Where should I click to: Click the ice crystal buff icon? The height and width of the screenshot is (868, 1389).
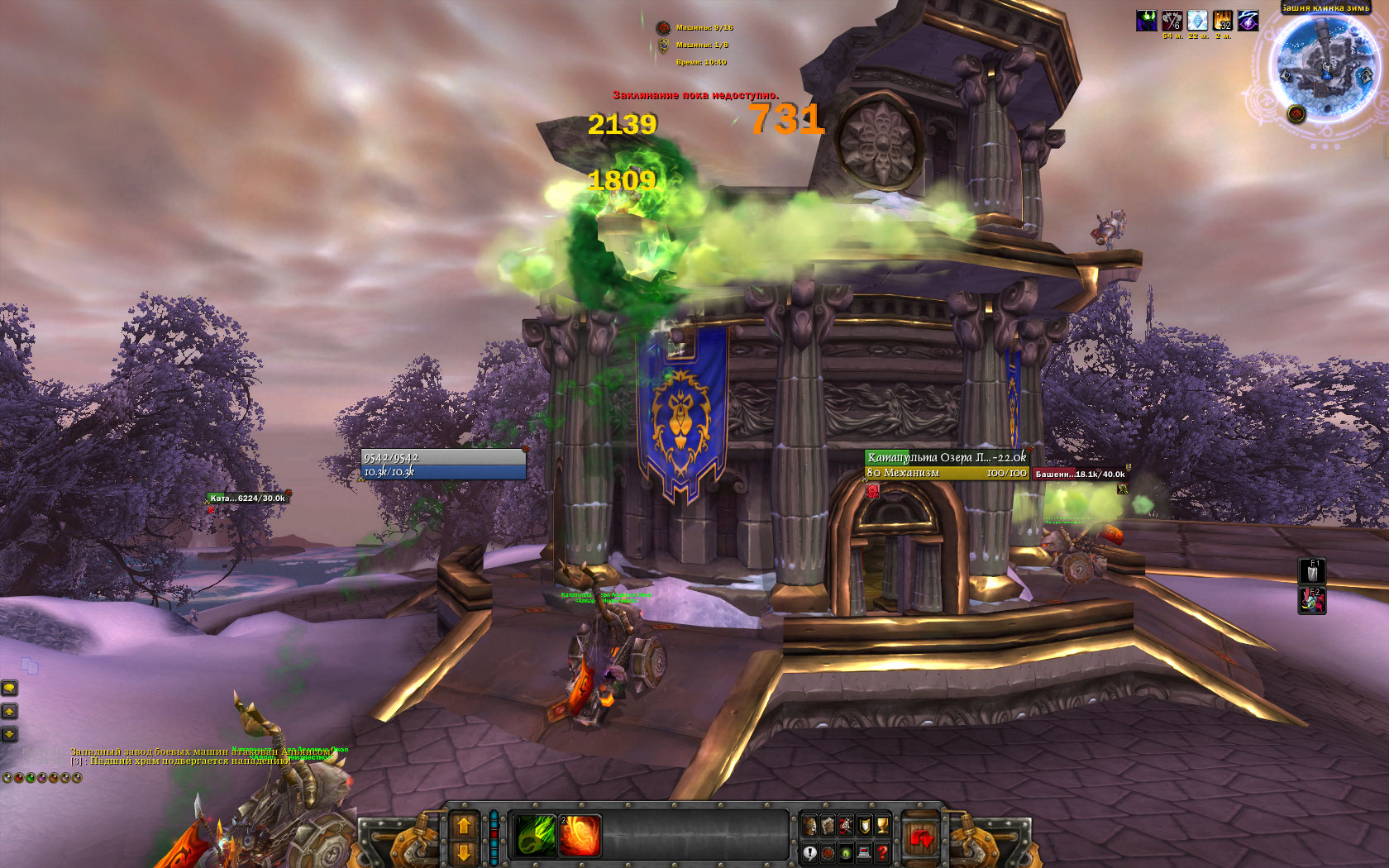(1196, 21)
